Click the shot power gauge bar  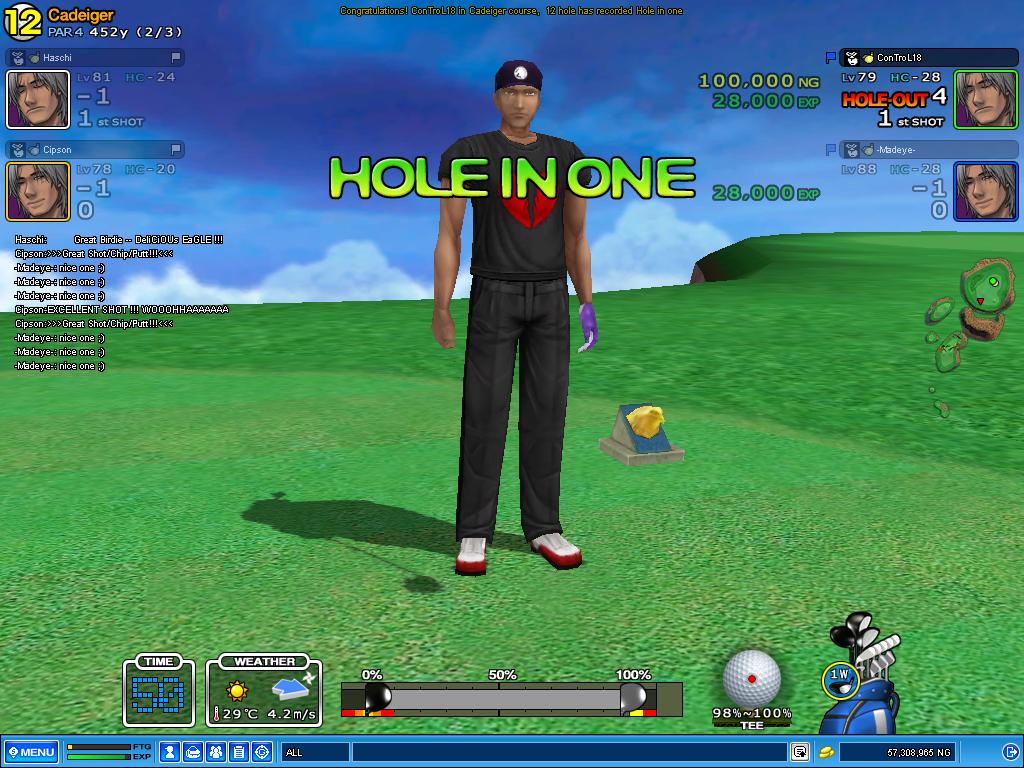point(500,697)
